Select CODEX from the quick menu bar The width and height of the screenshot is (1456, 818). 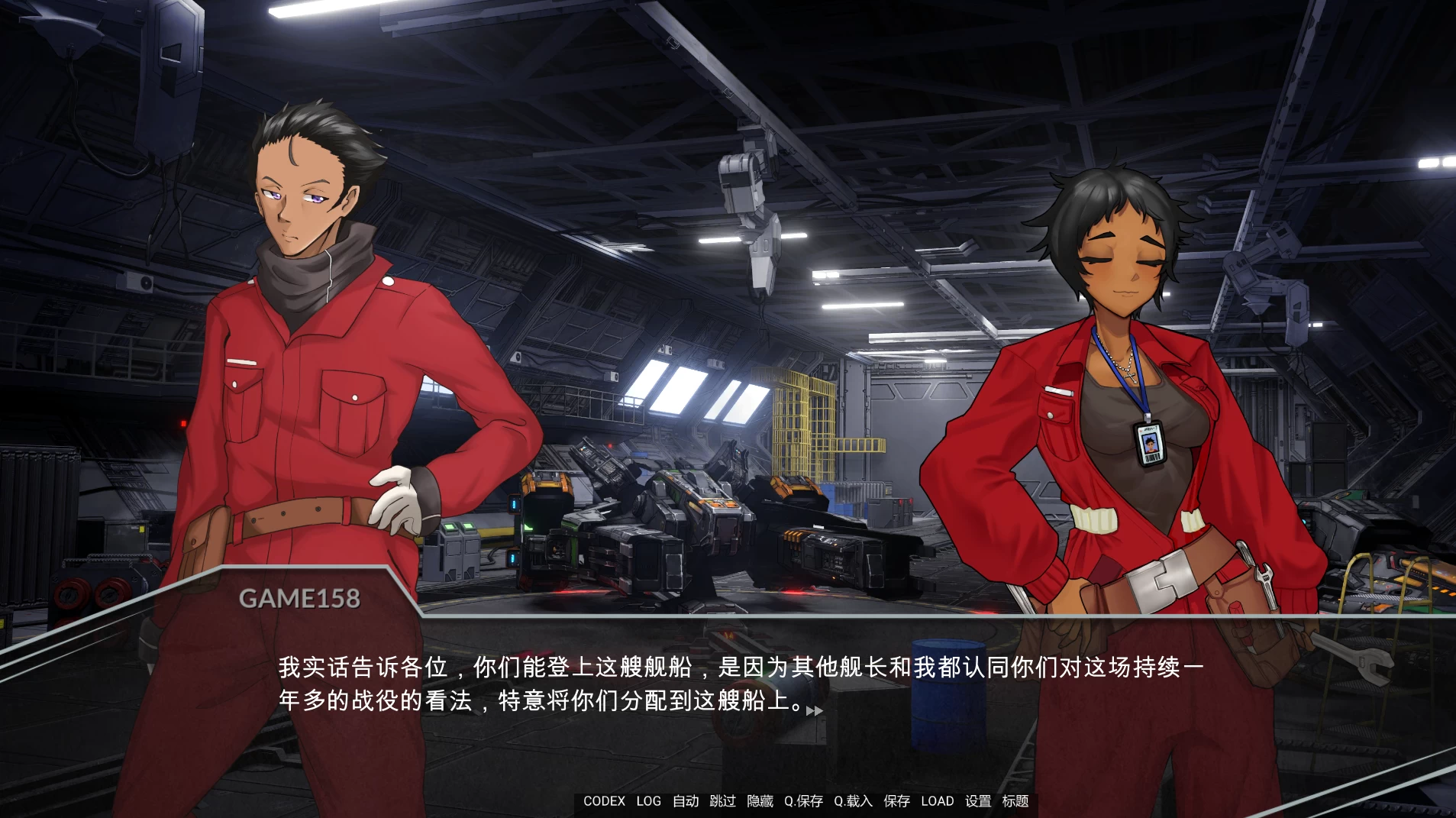[x=604, y=801]
